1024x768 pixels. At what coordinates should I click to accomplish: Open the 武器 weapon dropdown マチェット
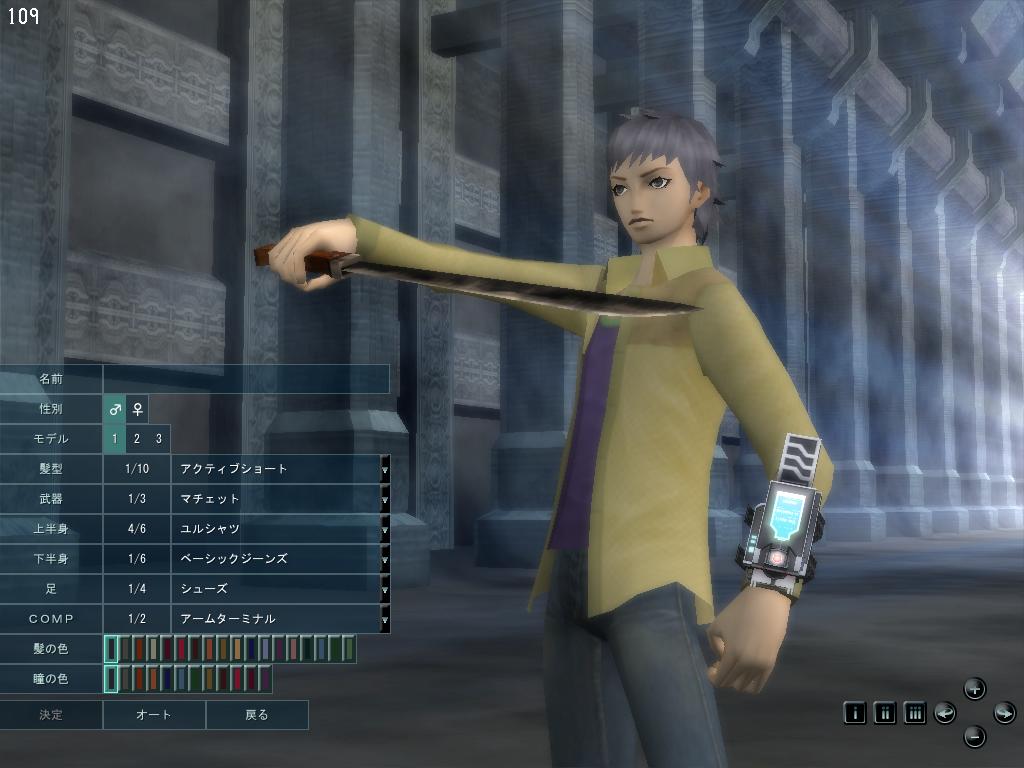coord(385,499)
